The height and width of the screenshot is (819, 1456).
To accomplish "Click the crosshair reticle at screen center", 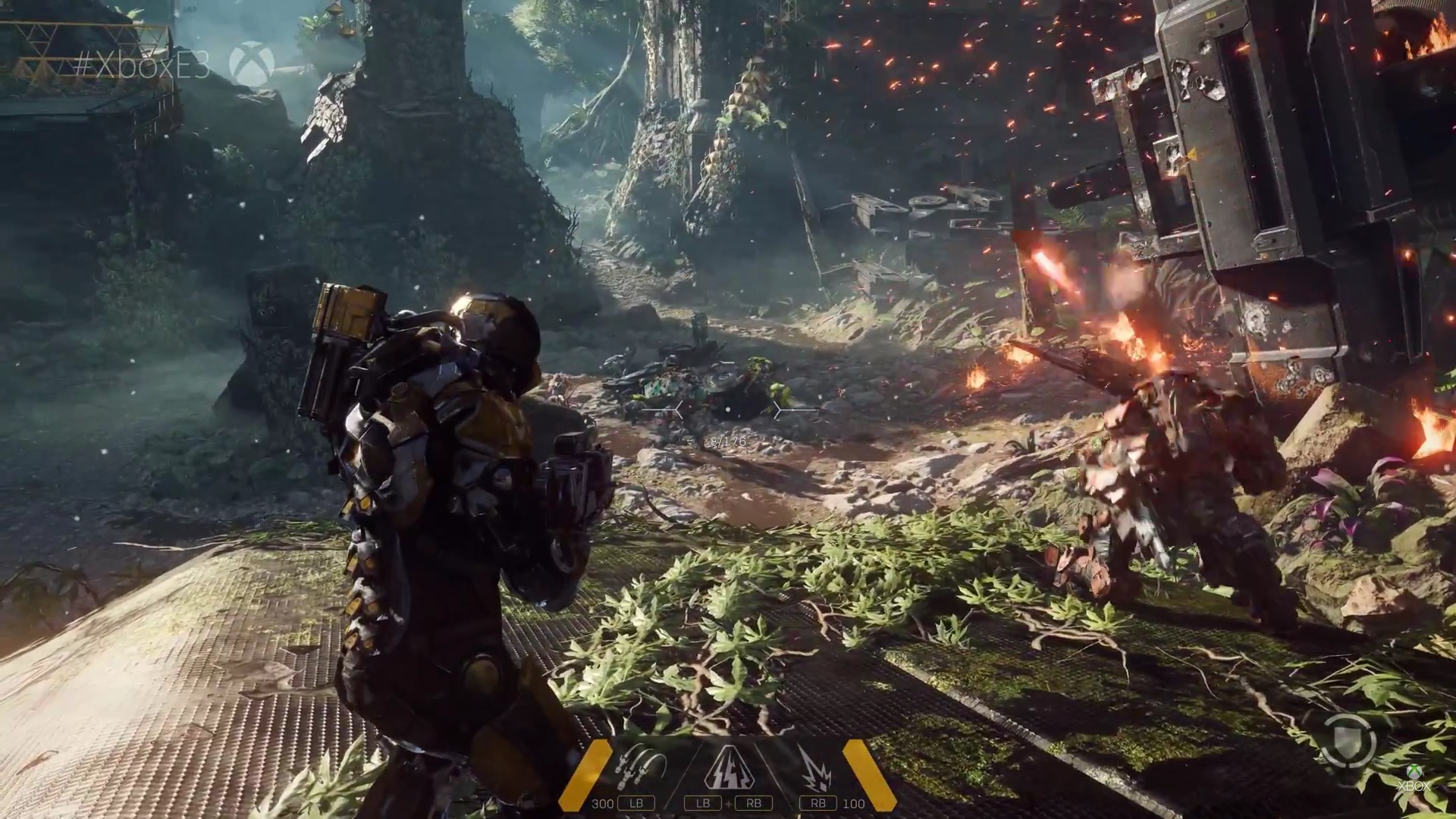I will coord(729,410).
